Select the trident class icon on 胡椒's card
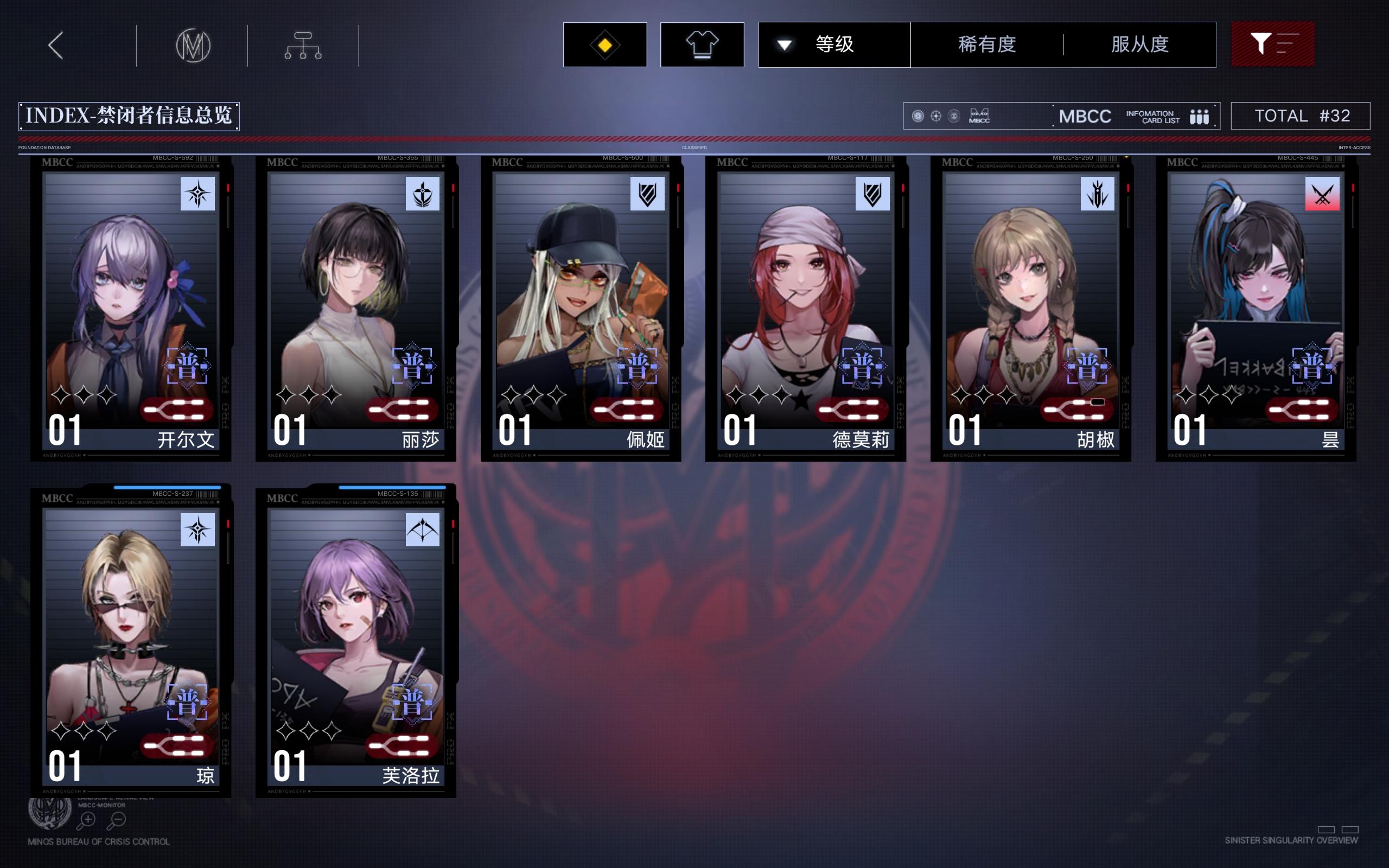Viewport: 1389px width, 868px height. (1098, 193)
